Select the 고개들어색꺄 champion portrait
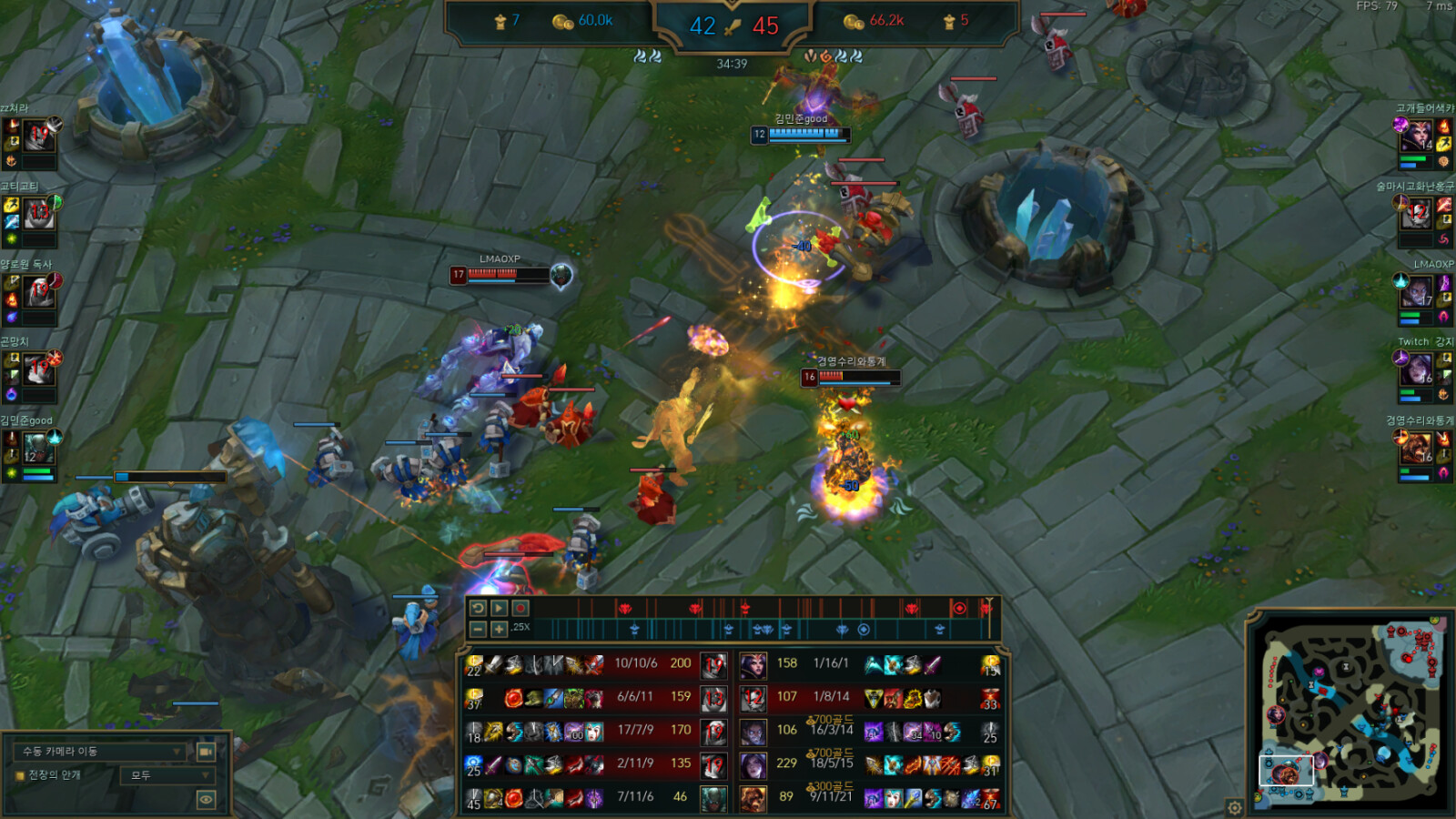 coord(1418,136)
